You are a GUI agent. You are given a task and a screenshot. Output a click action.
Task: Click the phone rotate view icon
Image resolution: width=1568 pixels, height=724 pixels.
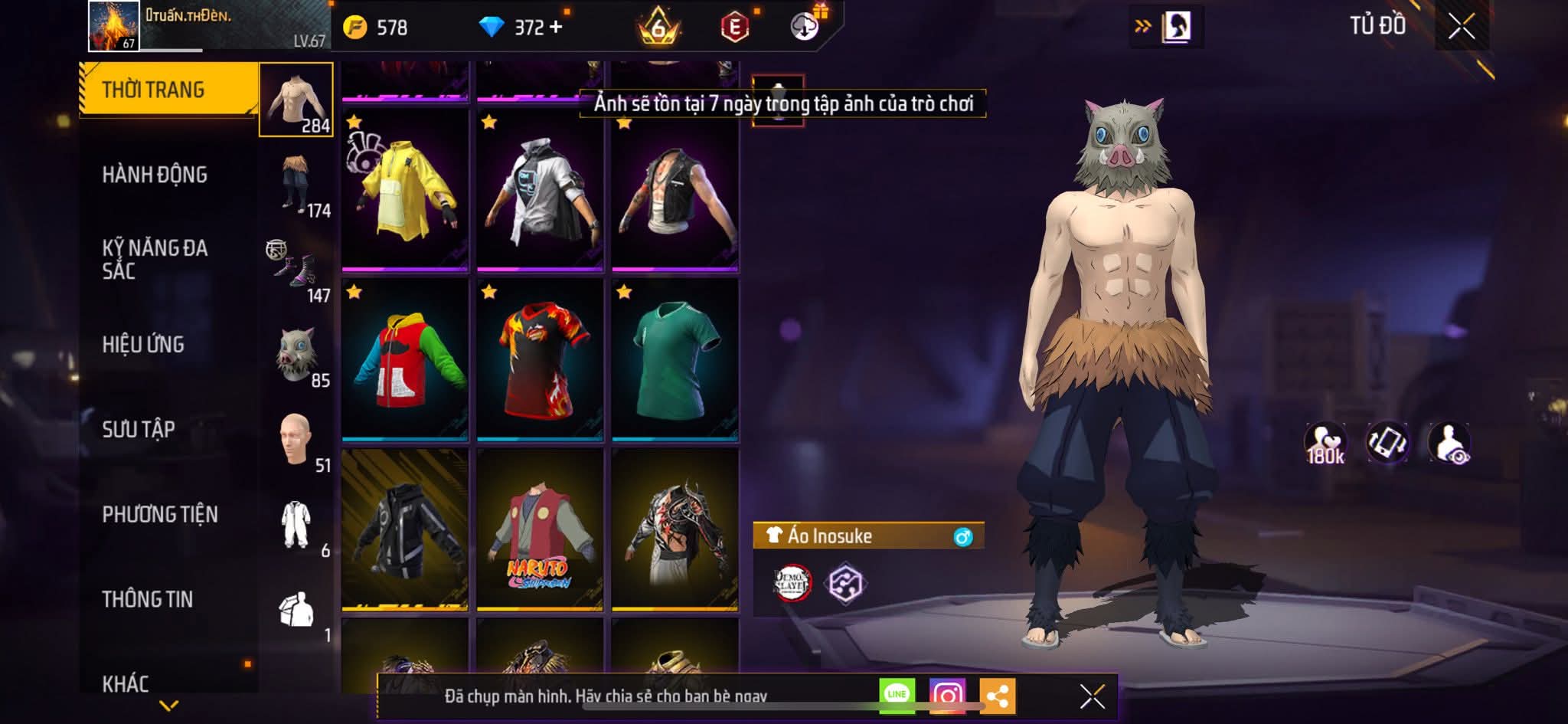click(1387, 443)
